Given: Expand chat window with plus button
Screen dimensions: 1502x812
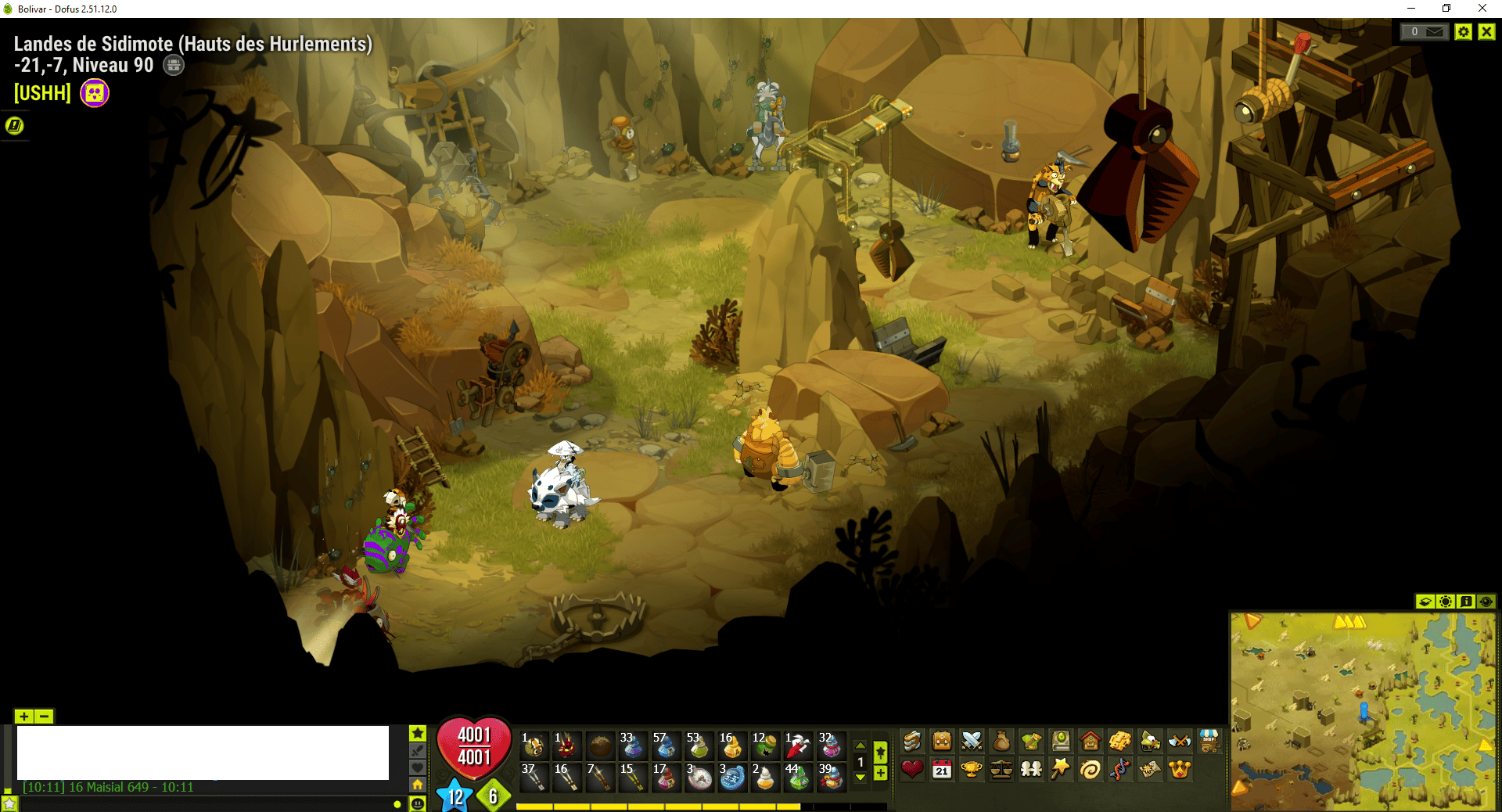Looking at the screenshot, I should pyautogui.click(x=24, y=717).
